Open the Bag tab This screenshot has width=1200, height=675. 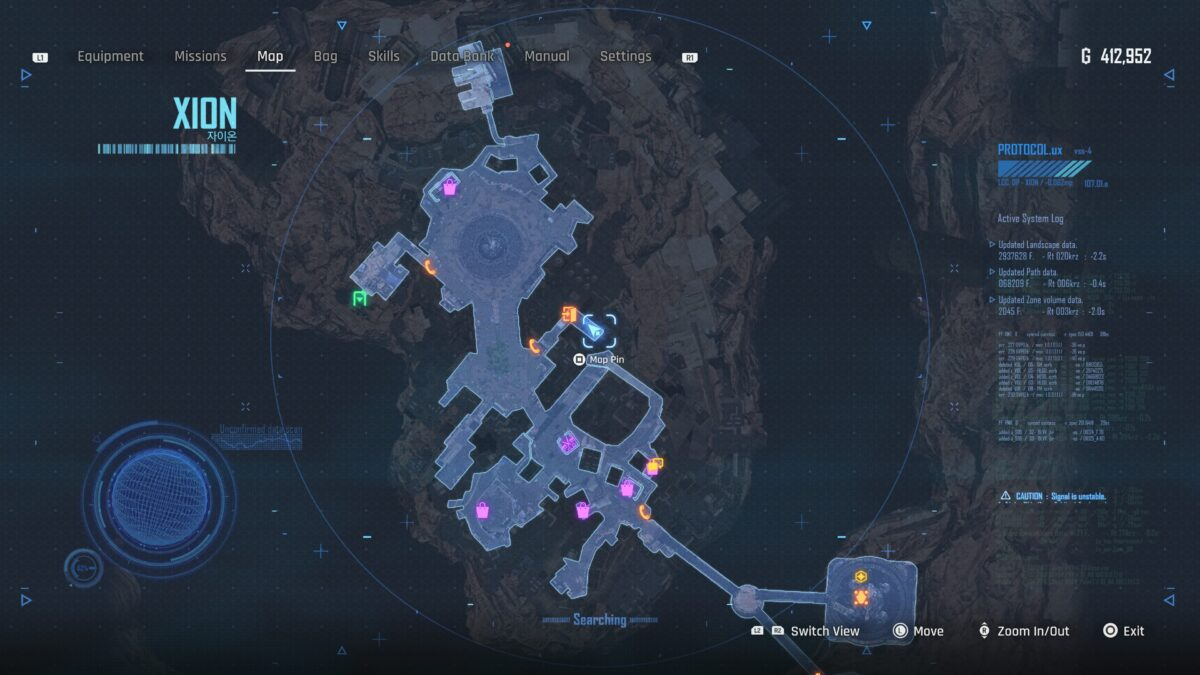pyautogui.click(x=326, y=57)
